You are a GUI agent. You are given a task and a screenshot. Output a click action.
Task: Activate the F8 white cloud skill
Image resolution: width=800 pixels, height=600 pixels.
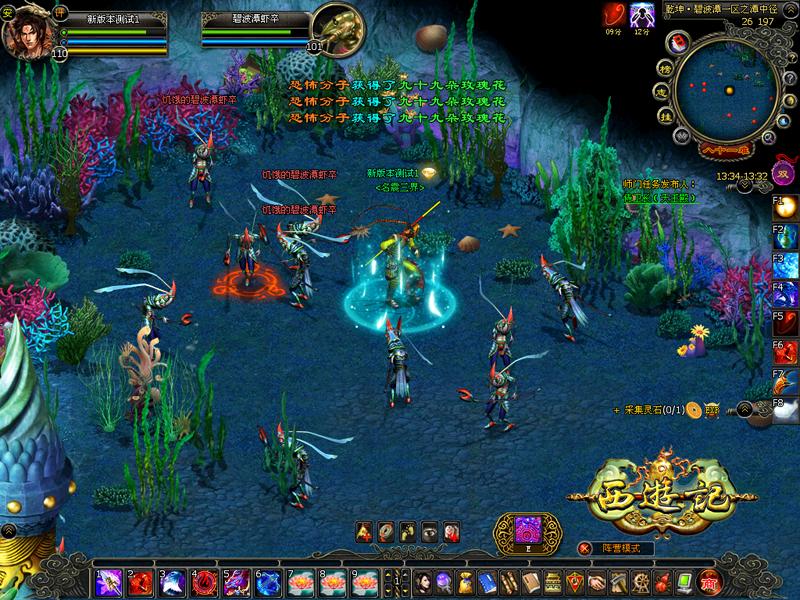[x=787, y=409]
